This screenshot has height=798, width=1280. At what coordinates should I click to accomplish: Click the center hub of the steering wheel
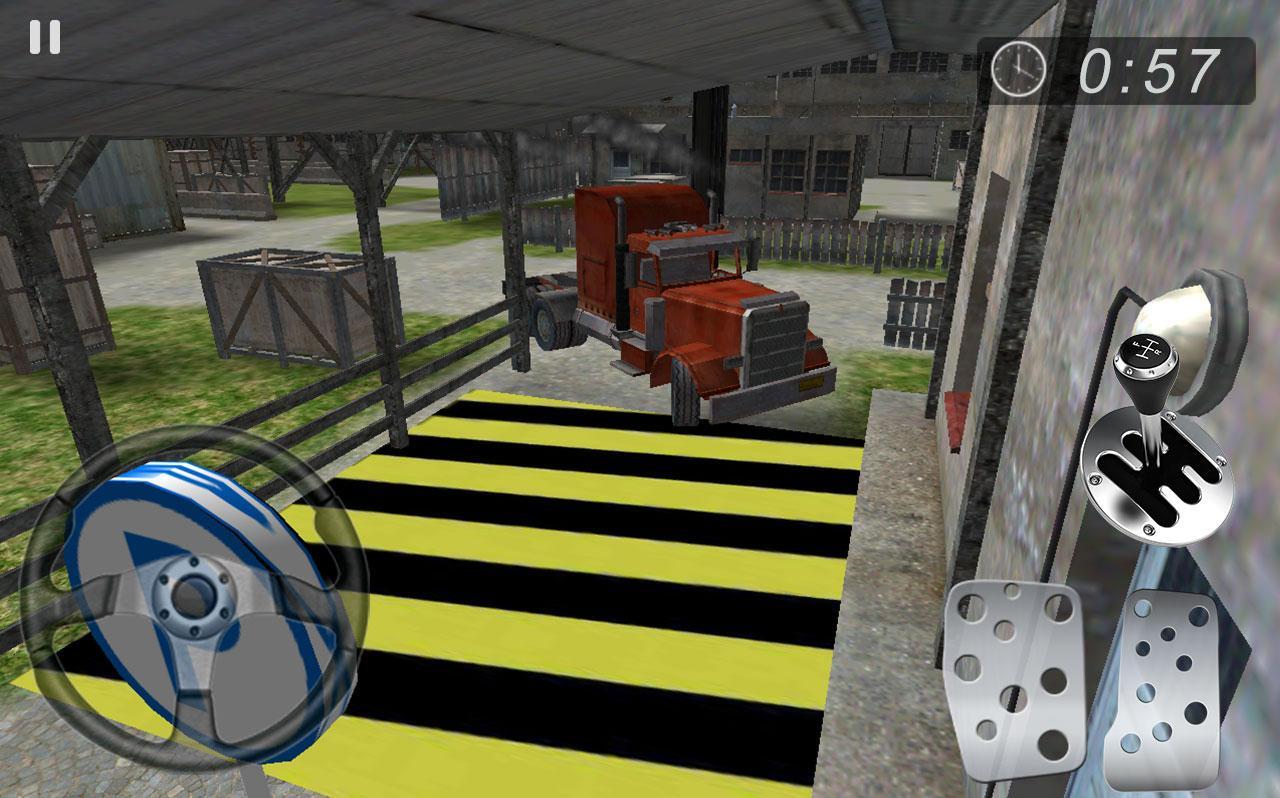[193, 595]
